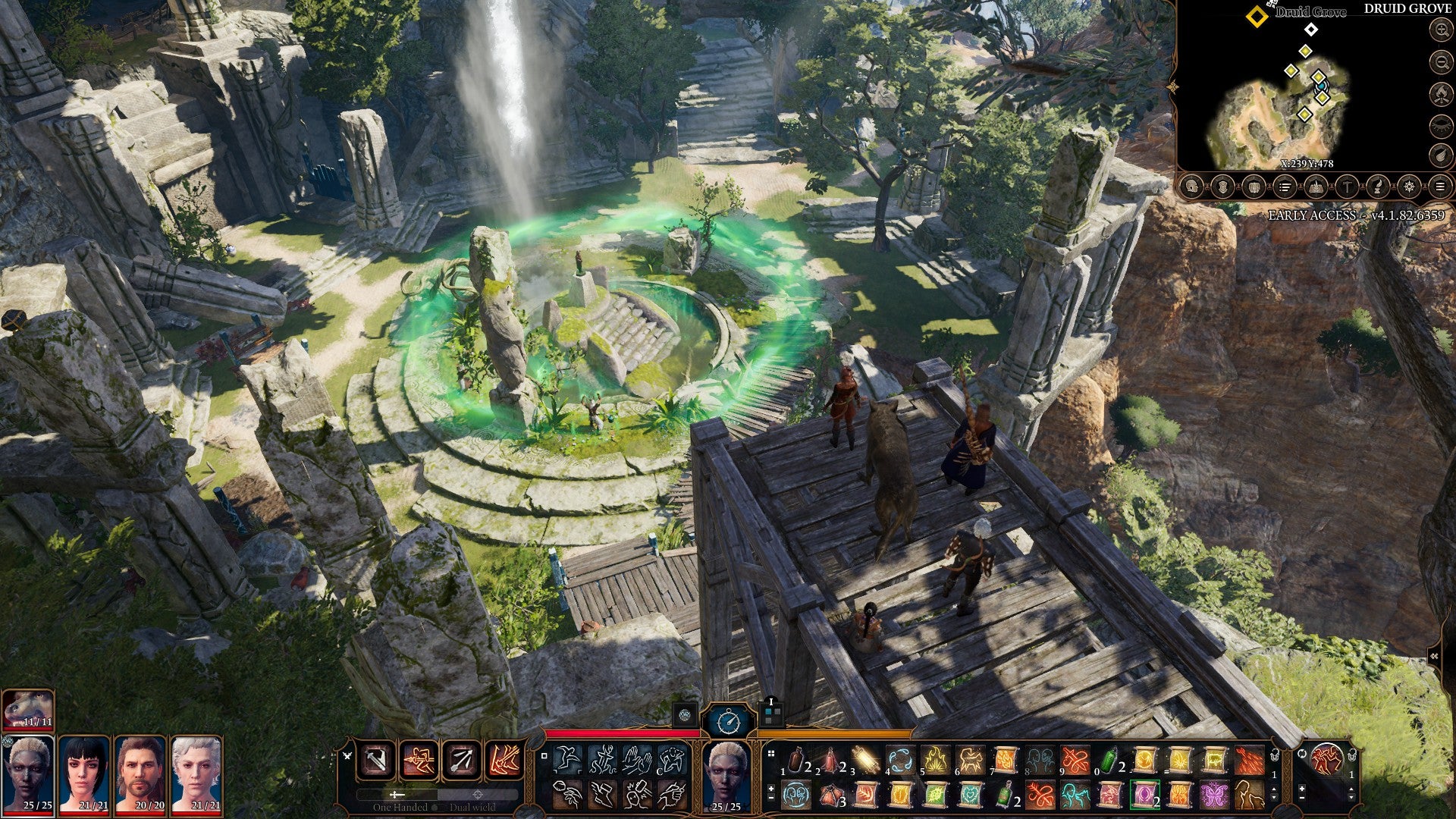
Task: Open the hamburger game menu button
Action: pos(1440,187)
